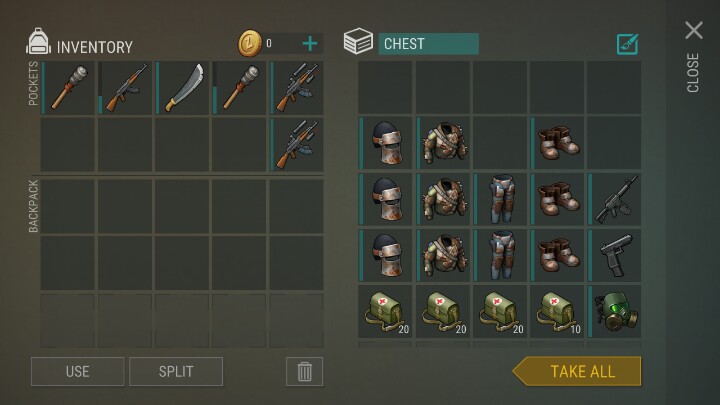This screenshot has height=405, width=720.
Task: Add coins with the plus button
Action: pos(310,43)
